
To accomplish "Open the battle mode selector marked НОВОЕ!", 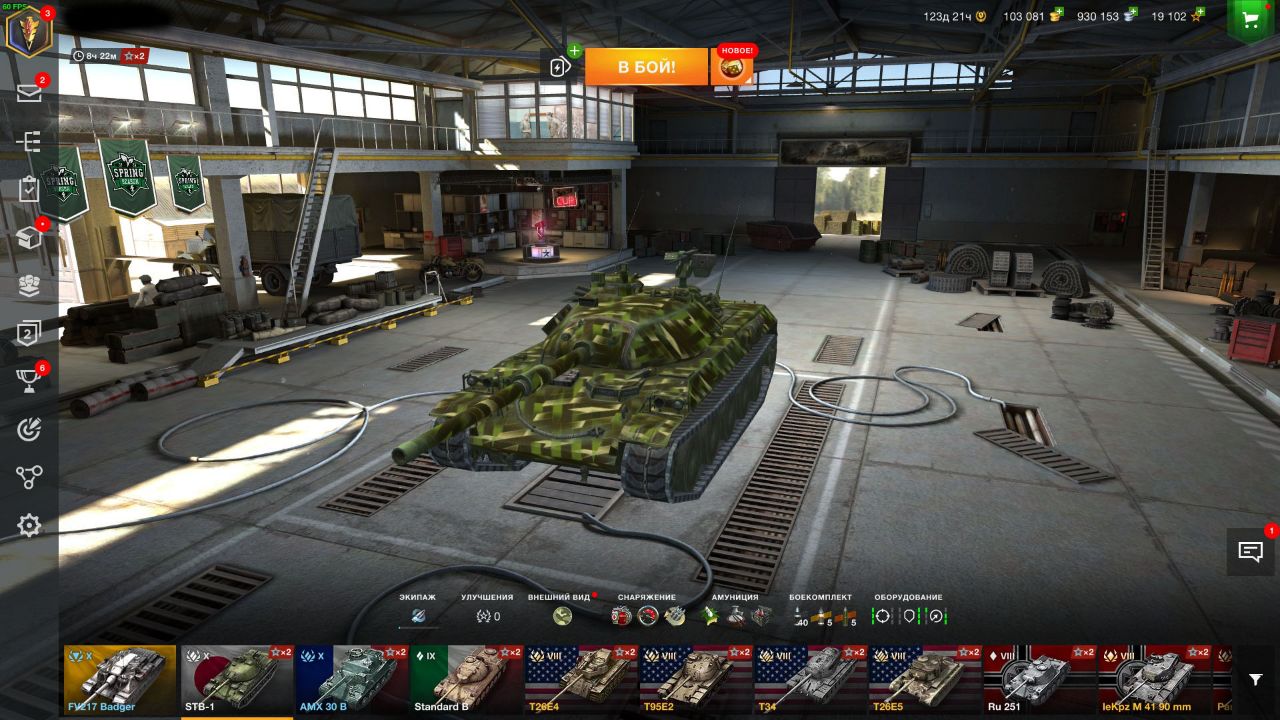I will coord(732,67).
